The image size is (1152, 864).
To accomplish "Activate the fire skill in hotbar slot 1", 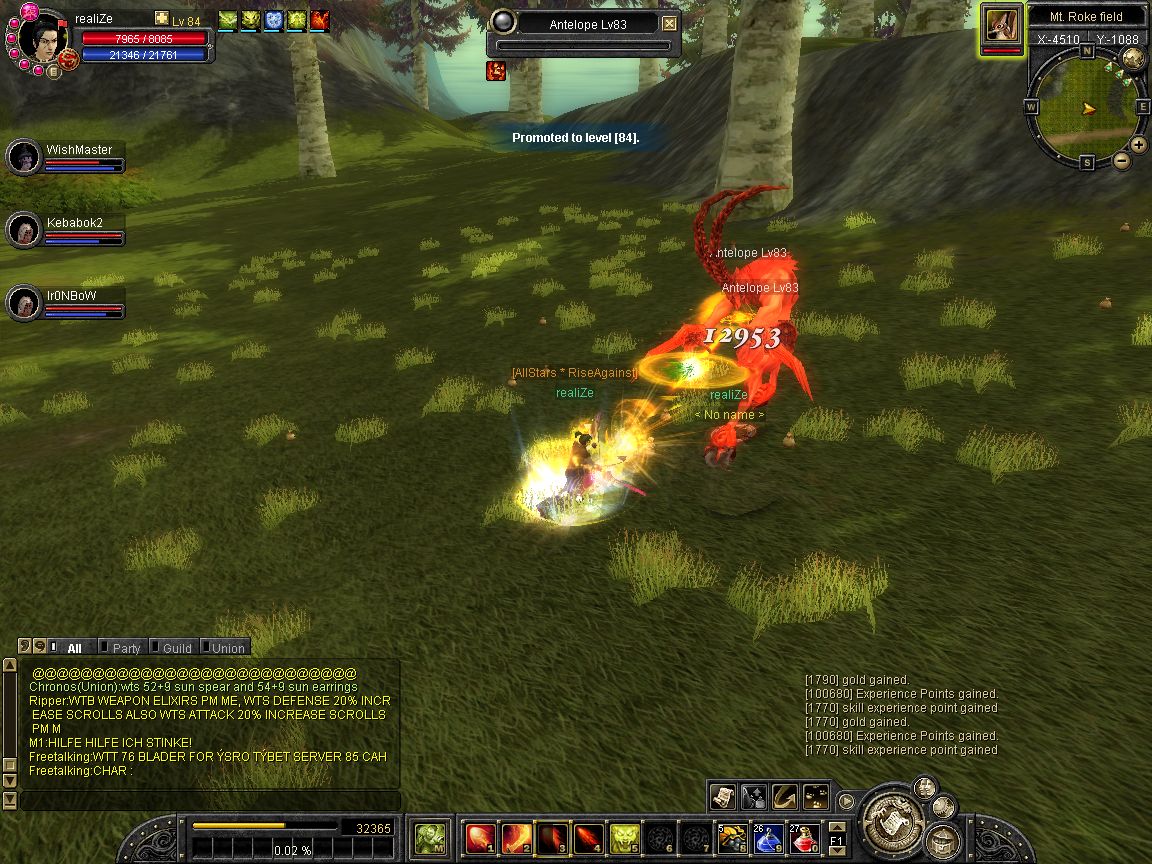I will click(481, 838).
